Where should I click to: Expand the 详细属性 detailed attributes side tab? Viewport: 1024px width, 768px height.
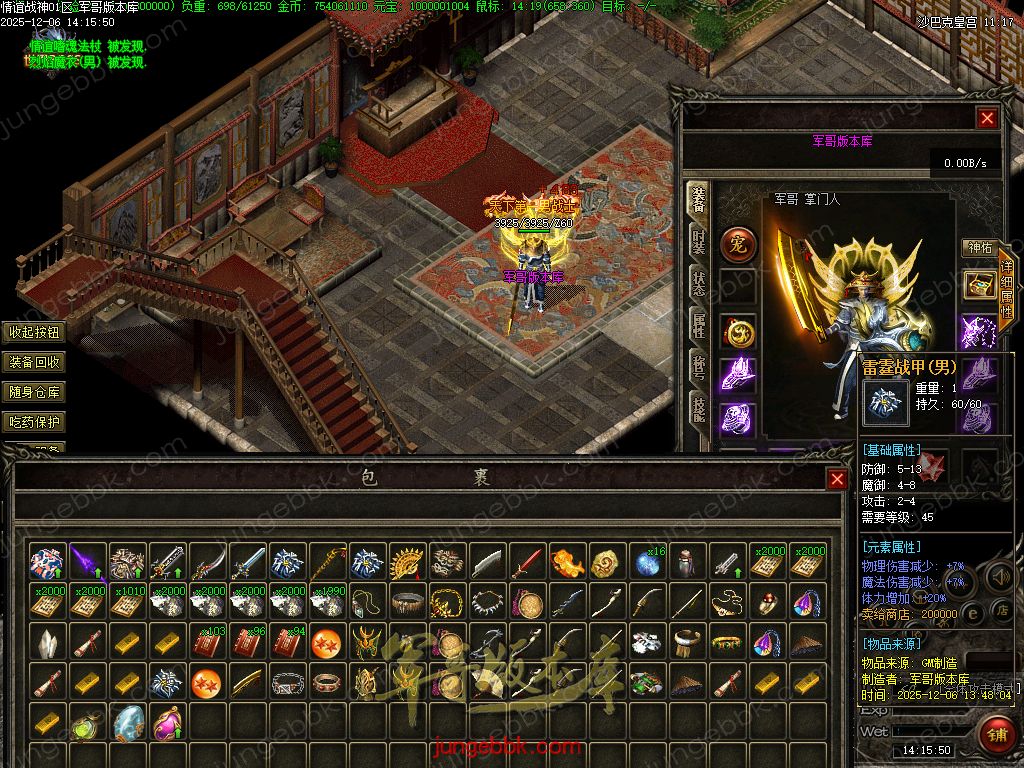click(x=1006, y=290)
